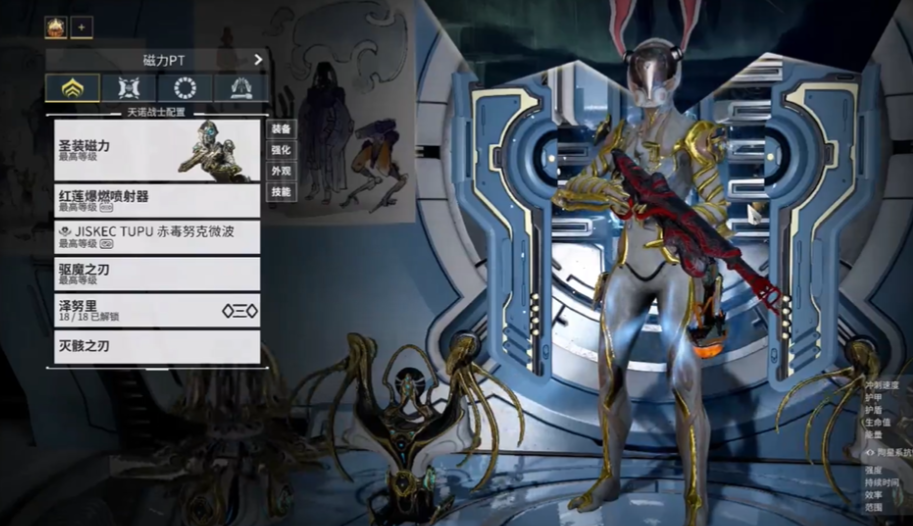Image resolution: width=913 pixels, height=526 pixels.
Task: Open the 驱魔之刃 melee weapon slot
Action: 157,273
